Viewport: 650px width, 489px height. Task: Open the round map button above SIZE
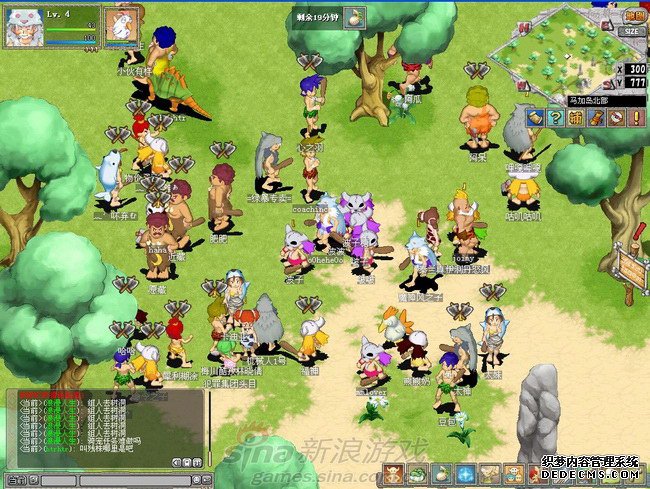coord(632,14)
